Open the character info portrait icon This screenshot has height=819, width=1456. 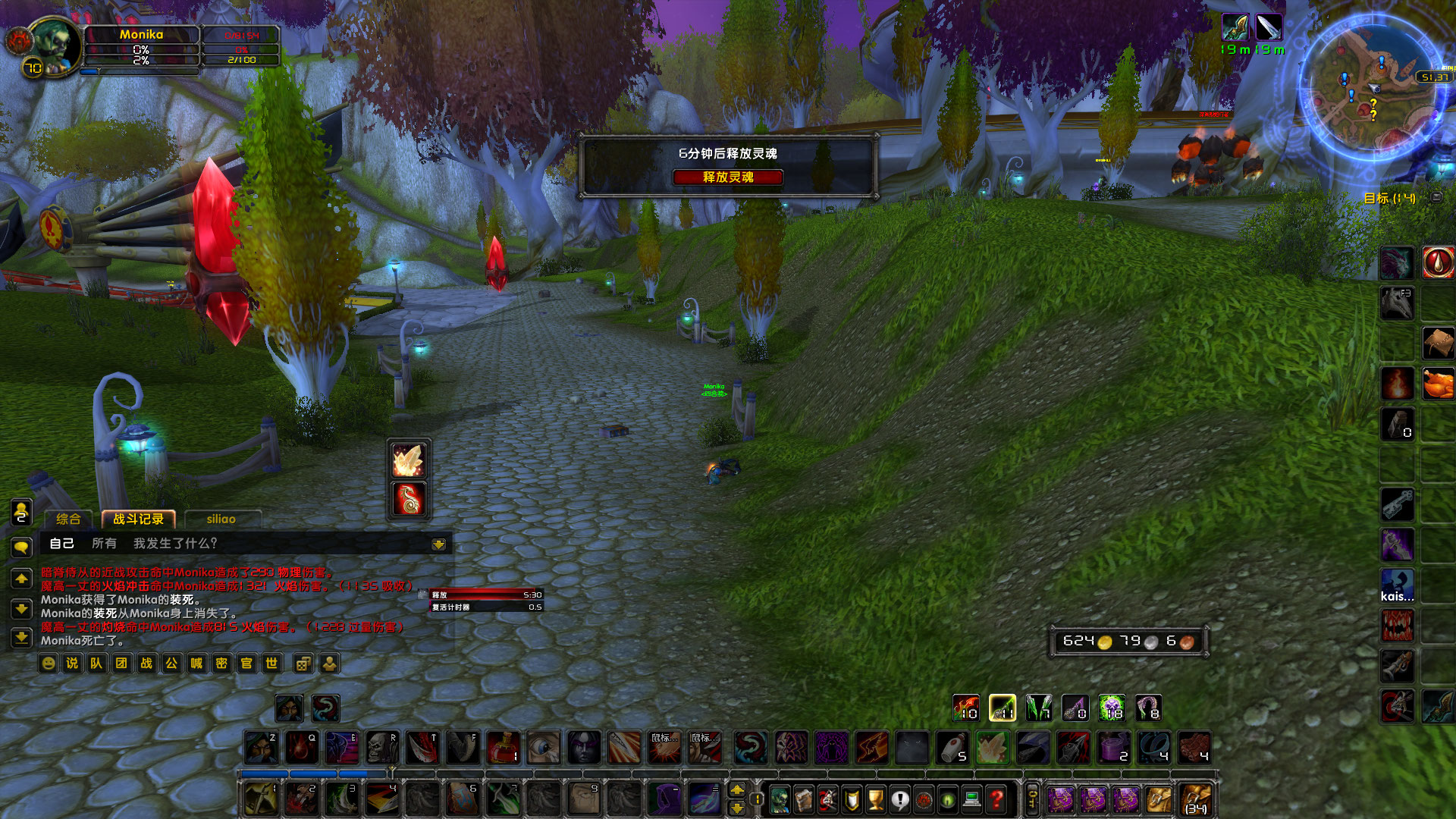click(x=779, y=799)
